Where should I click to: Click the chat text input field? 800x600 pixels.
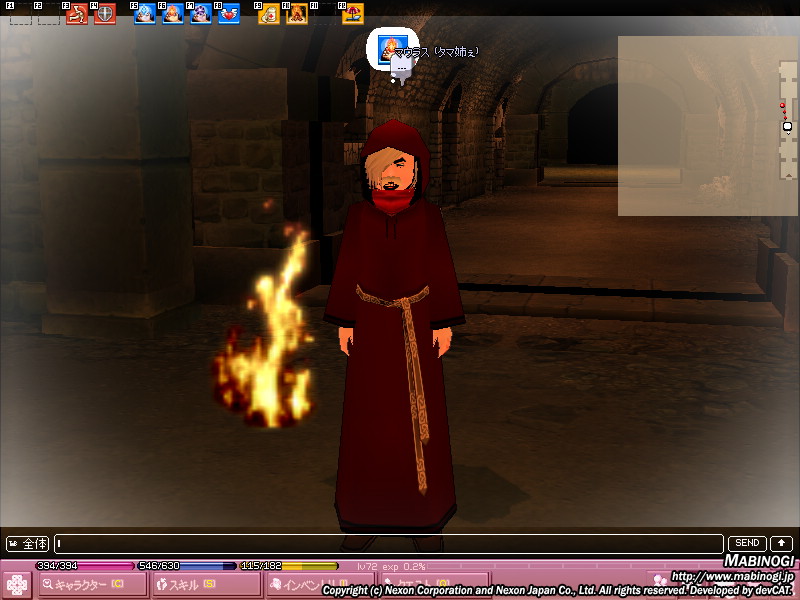click(390, 544)
